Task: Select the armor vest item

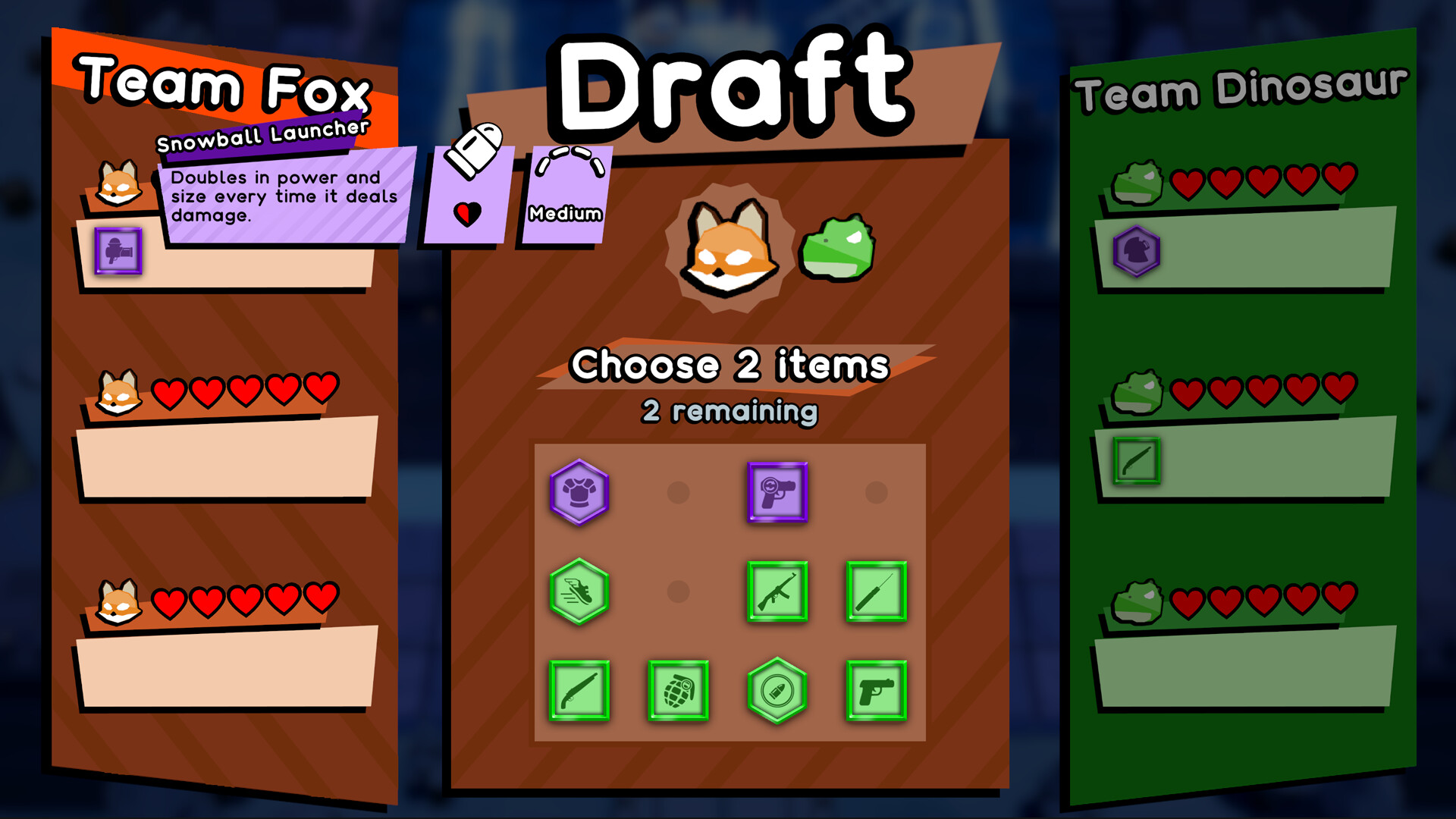Action: [578, 494]
